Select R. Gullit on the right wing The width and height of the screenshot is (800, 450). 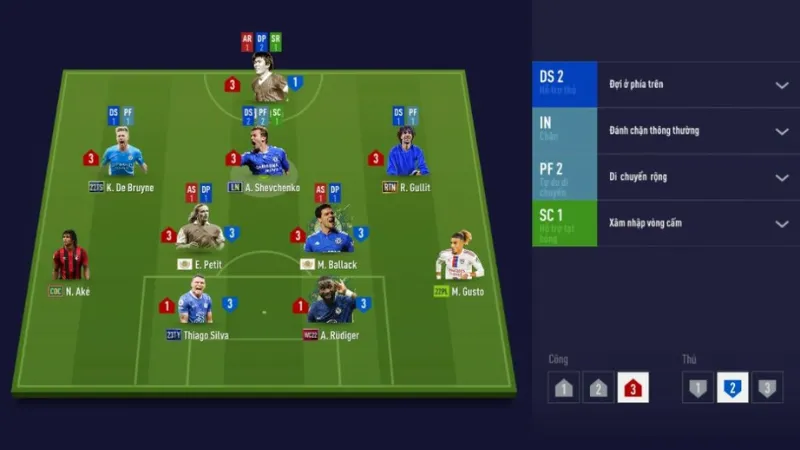coord(407,155)
